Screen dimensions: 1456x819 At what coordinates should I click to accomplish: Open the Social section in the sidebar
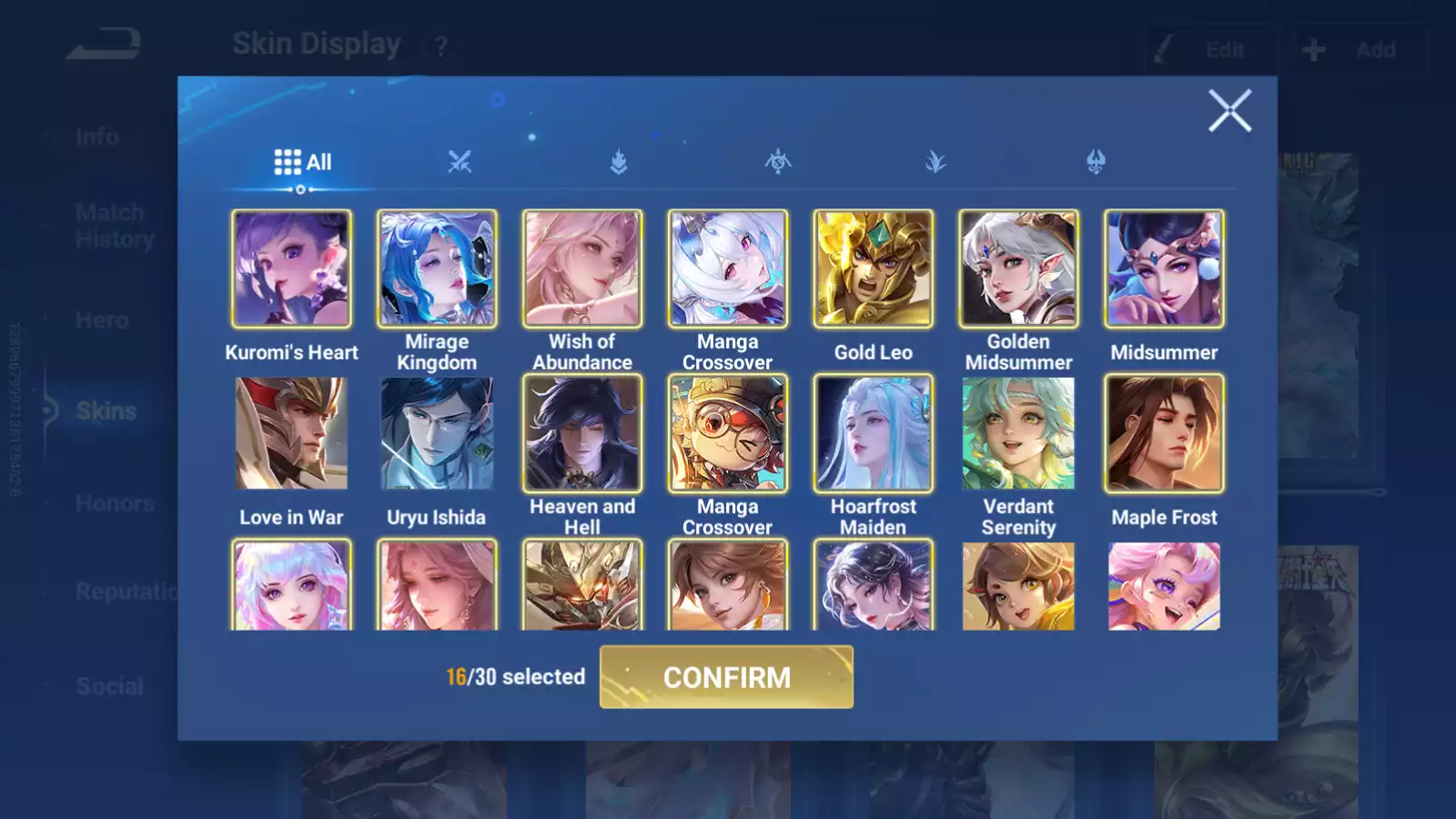(107, 686)
